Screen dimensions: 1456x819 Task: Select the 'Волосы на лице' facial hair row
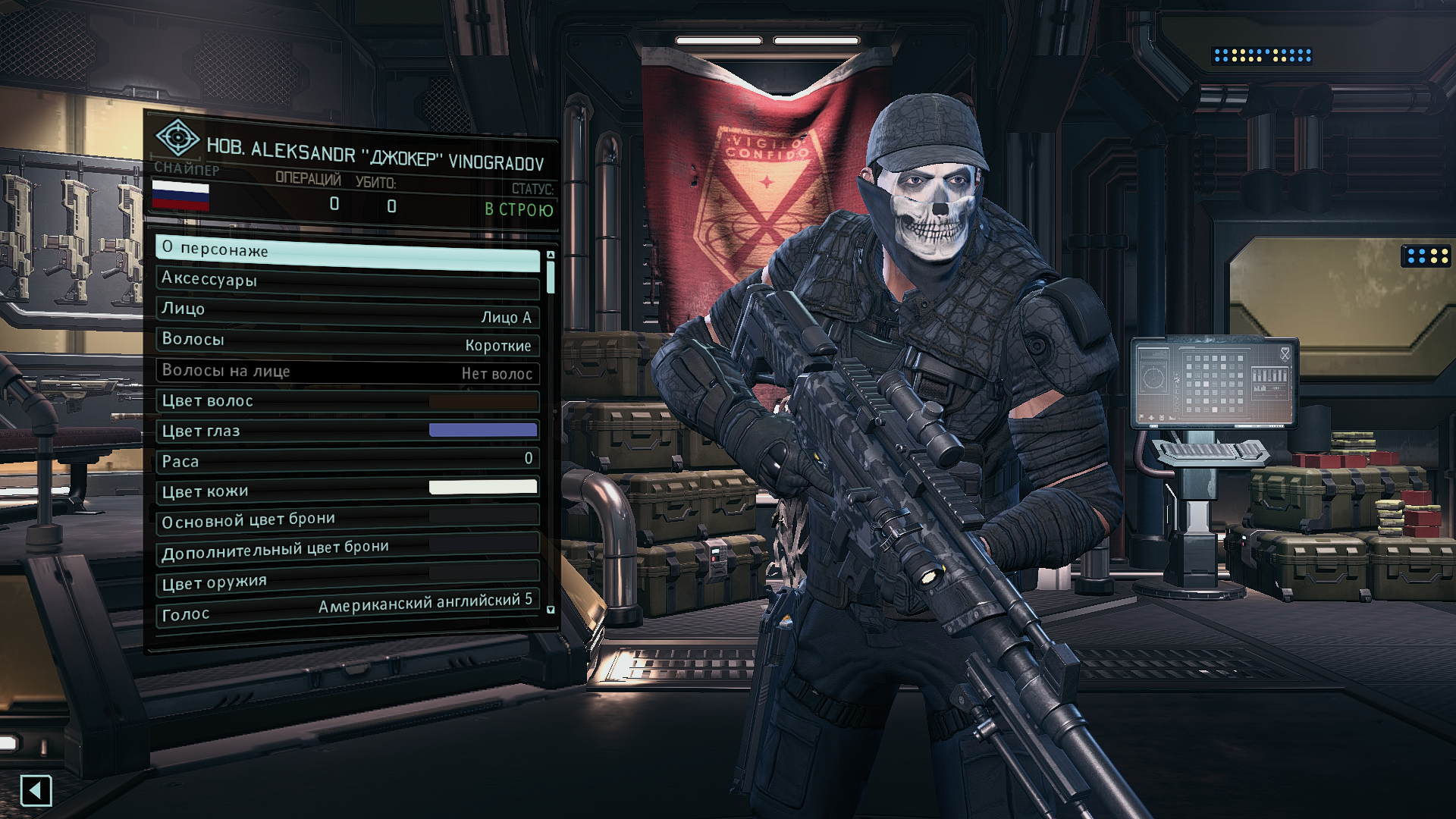pyautogui.click(x=347, y=372)
